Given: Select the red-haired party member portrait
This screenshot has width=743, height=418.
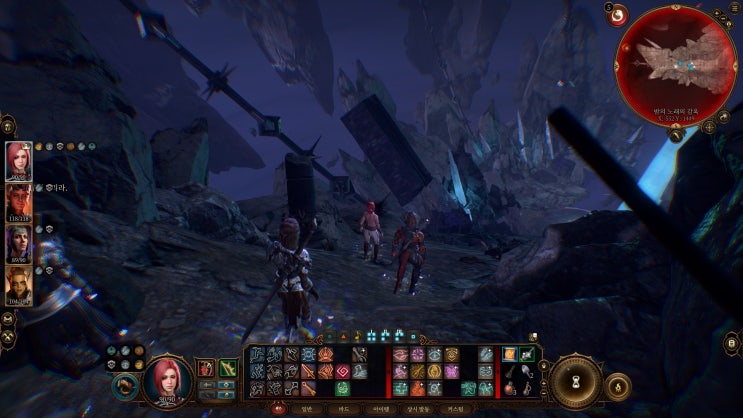Looking at the screenshot, I should click(19, 159).
